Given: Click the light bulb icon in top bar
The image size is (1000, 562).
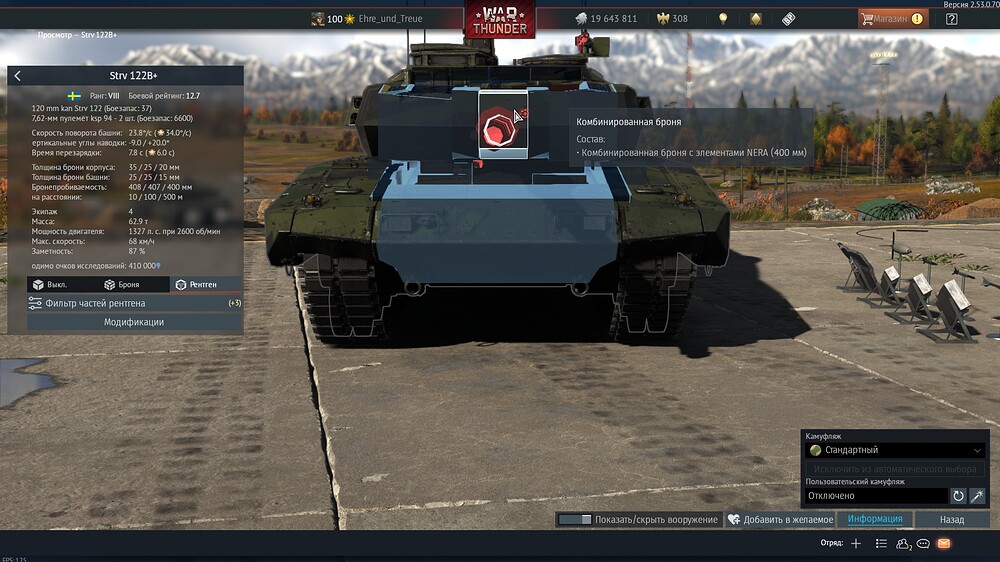Looking at the screenshot, I should [723, 19].
